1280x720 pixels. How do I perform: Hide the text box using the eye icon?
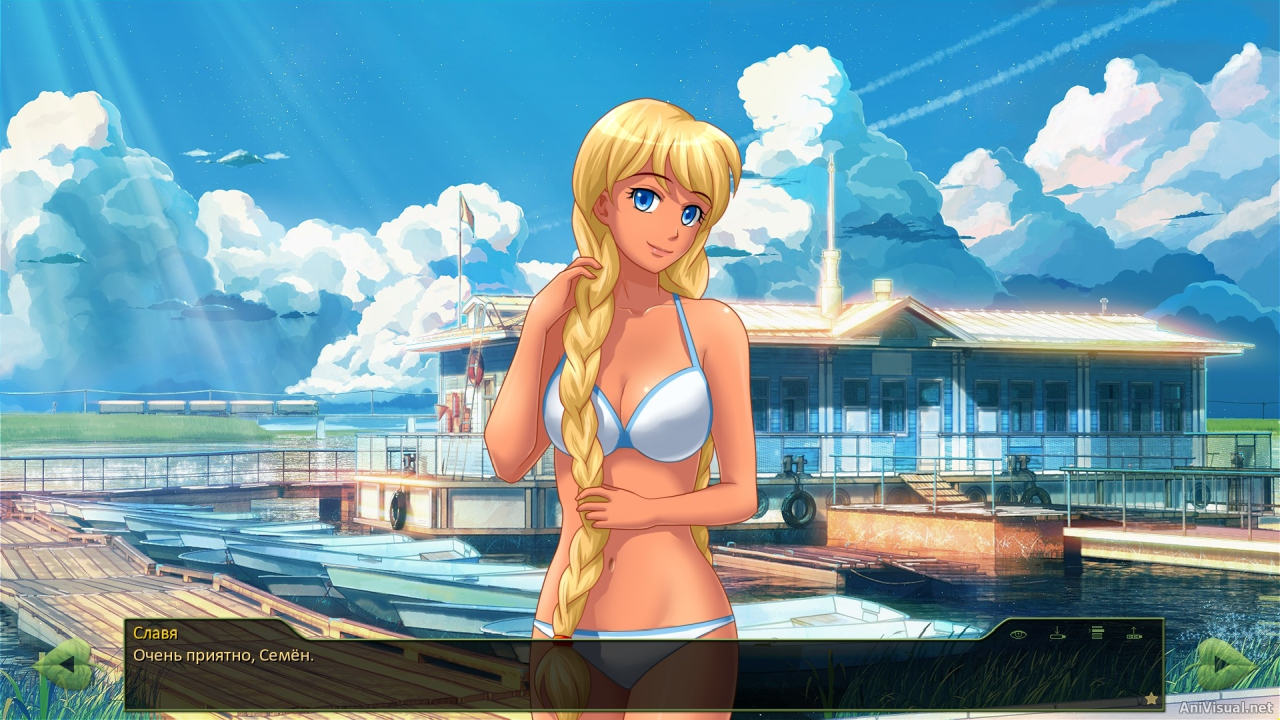1018,633
